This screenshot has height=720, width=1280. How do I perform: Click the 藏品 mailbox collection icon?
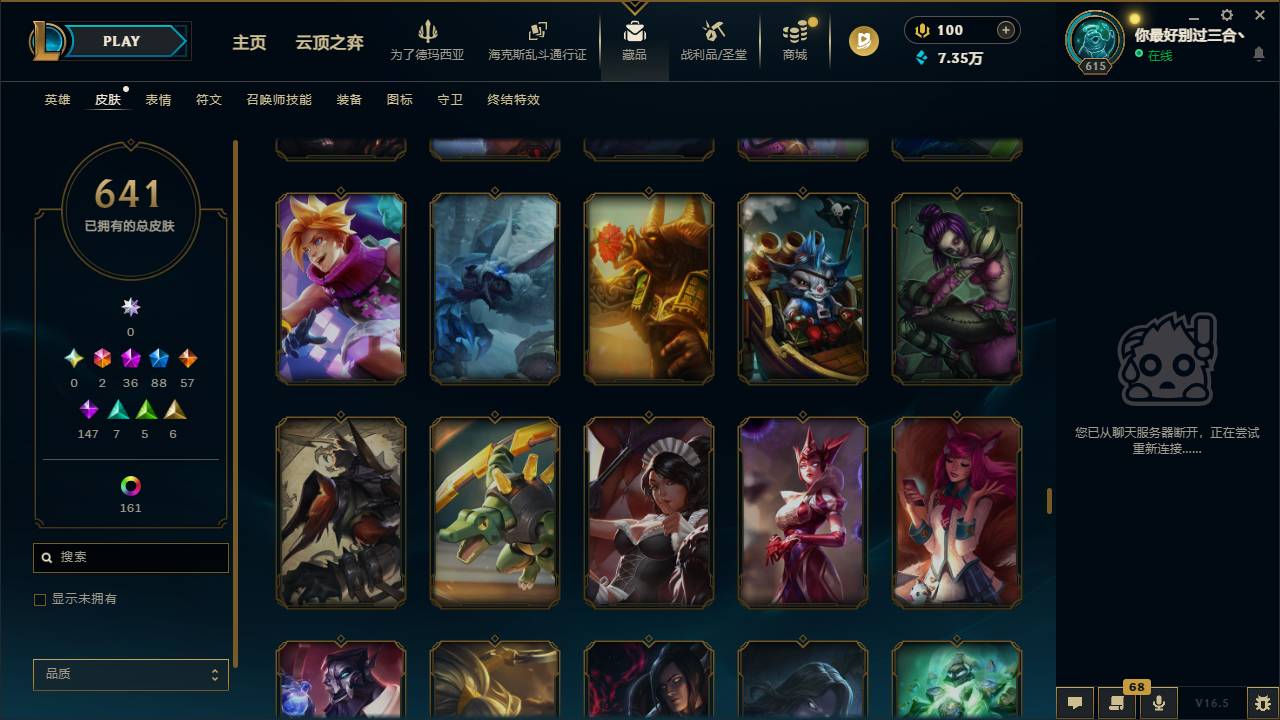[x=634, y=30]
